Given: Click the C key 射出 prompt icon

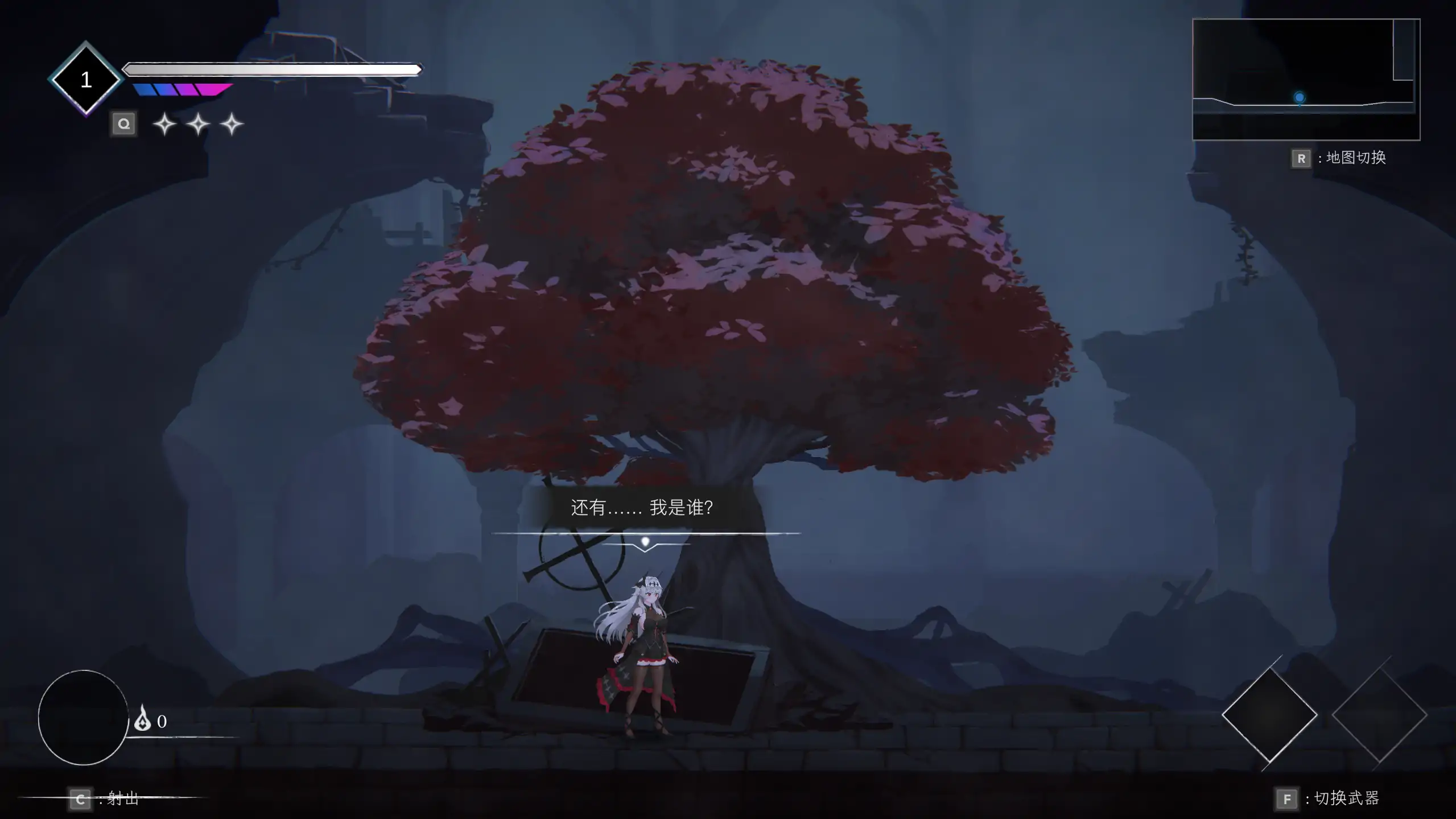Looking at the screenshot, I should (80, 799).
